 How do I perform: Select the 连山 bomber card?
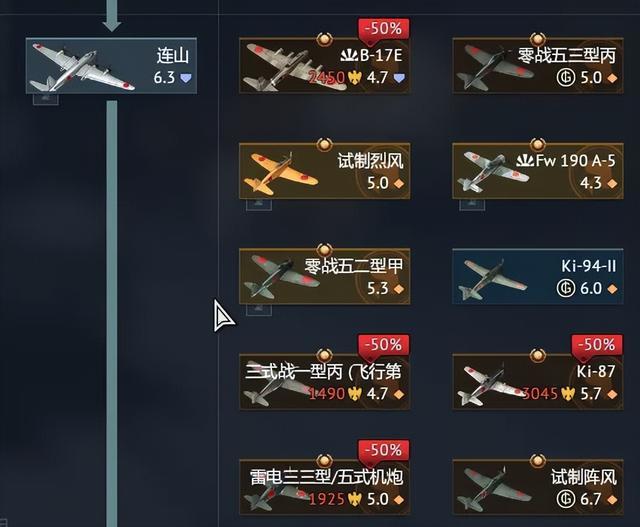[x=111, y=66]
